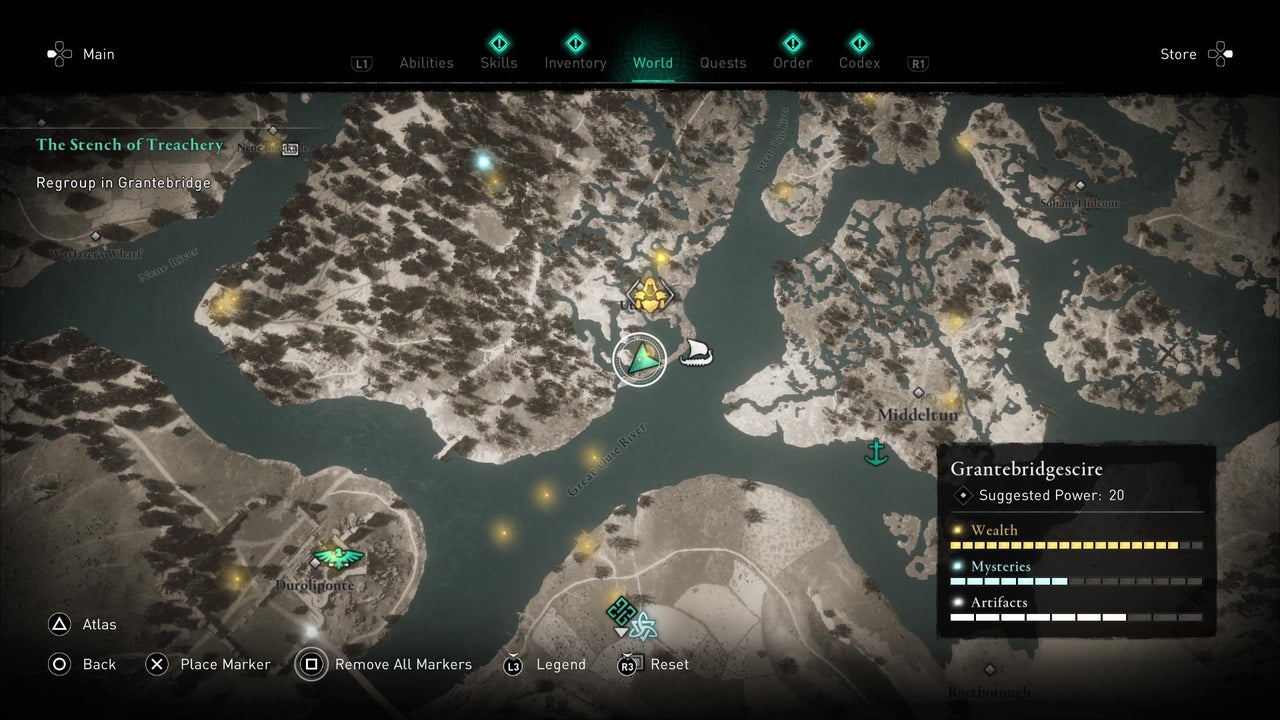Select the green raven marker at Duroliponte
The image size is (1280, 720).
pos(337,557)
